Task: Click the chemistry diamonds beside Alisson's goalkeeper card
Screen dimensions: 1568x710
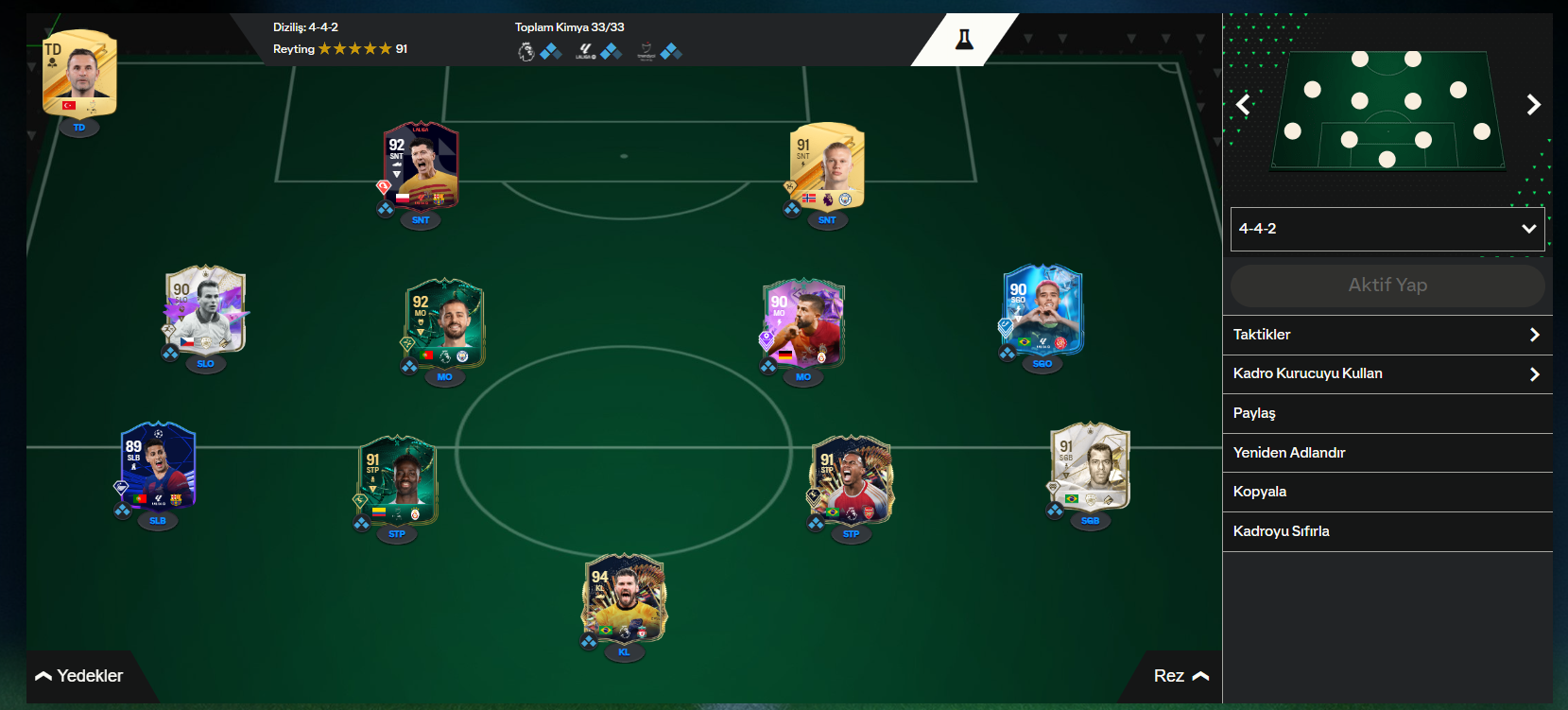Action: [588, 639]
